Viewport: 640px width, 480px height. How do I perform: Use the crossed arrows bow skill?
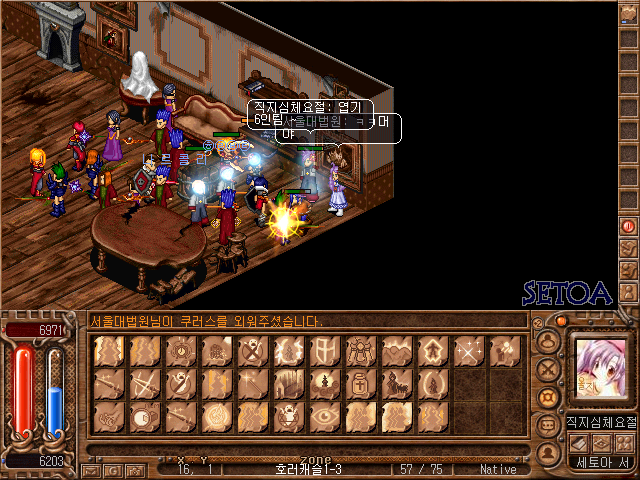click(x=145, y=384)
